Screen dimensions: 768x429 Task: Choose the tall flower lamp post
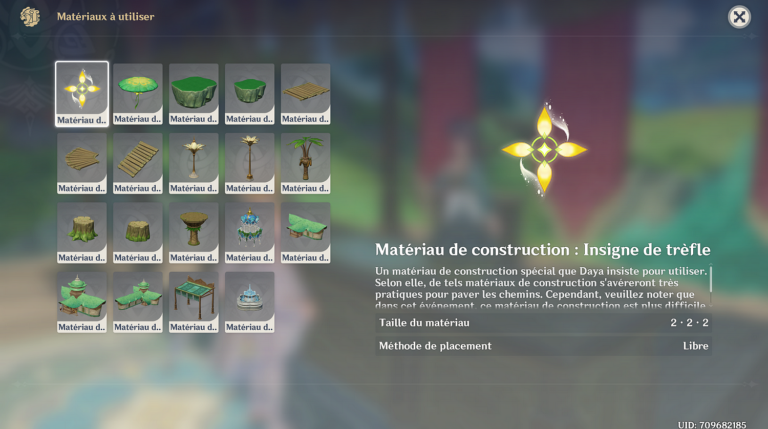tap(250, 163)
